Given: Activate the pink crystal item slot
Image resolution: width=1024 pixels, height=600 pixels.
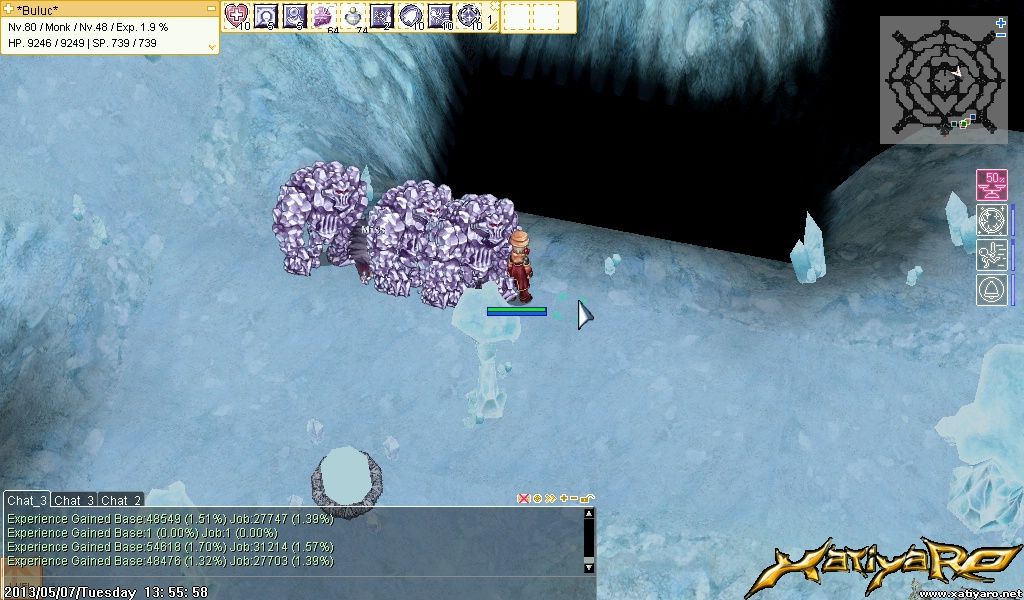Looking at the screenshot, I should coord(324,15).
